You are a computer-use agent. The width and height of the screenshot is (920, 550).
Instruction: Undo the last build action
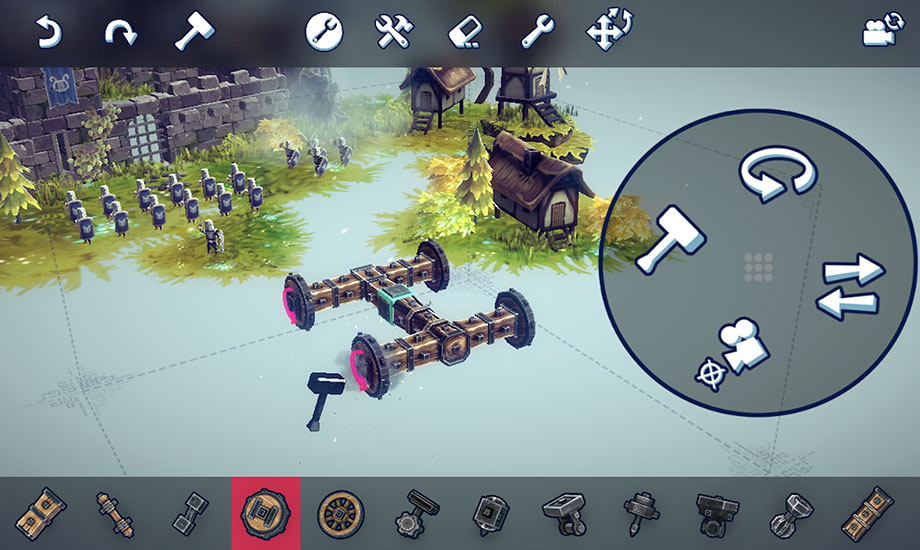tap(47, 33)
